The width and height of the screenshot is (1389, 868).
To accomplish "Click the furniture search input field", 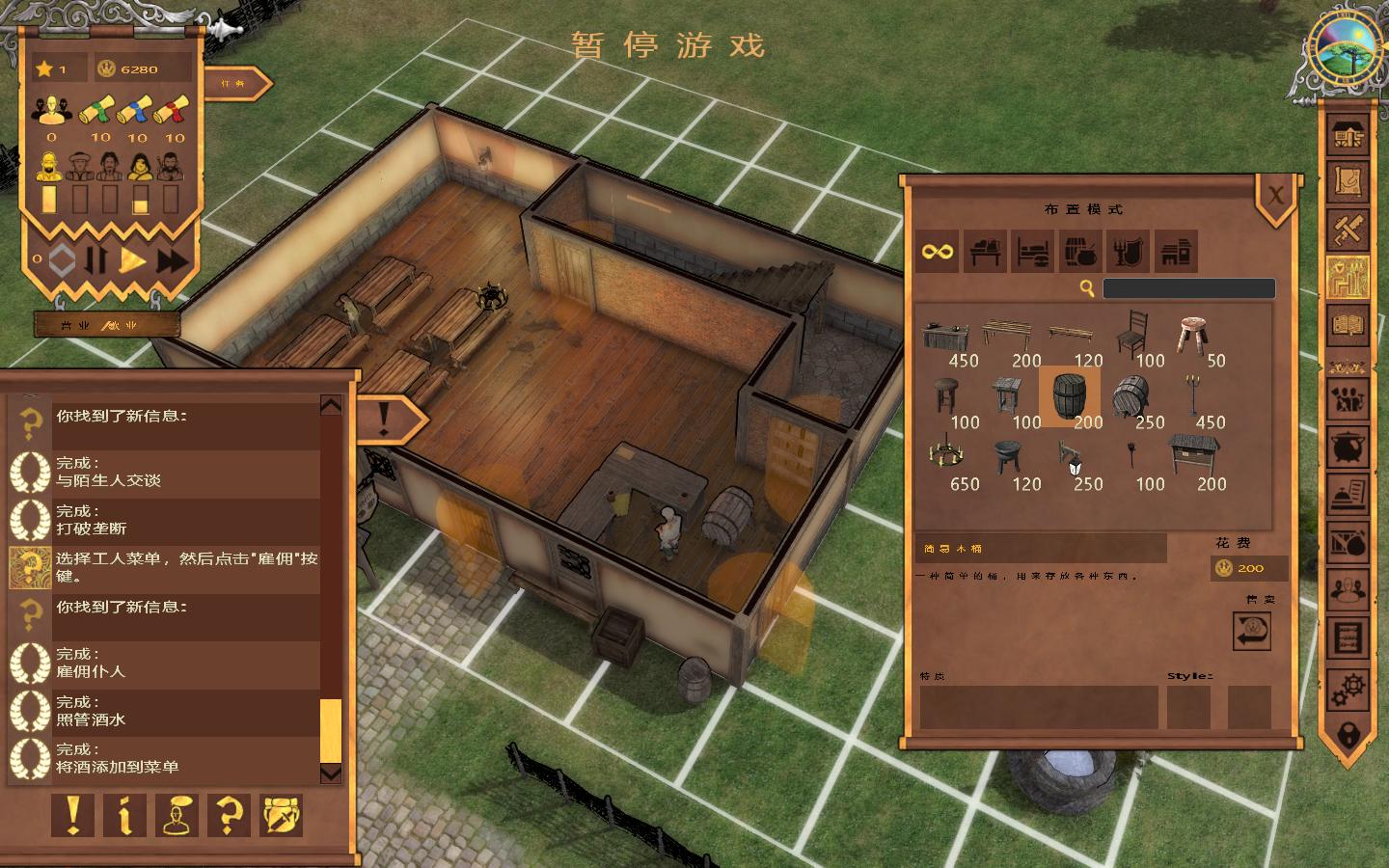I will 1188,288.
